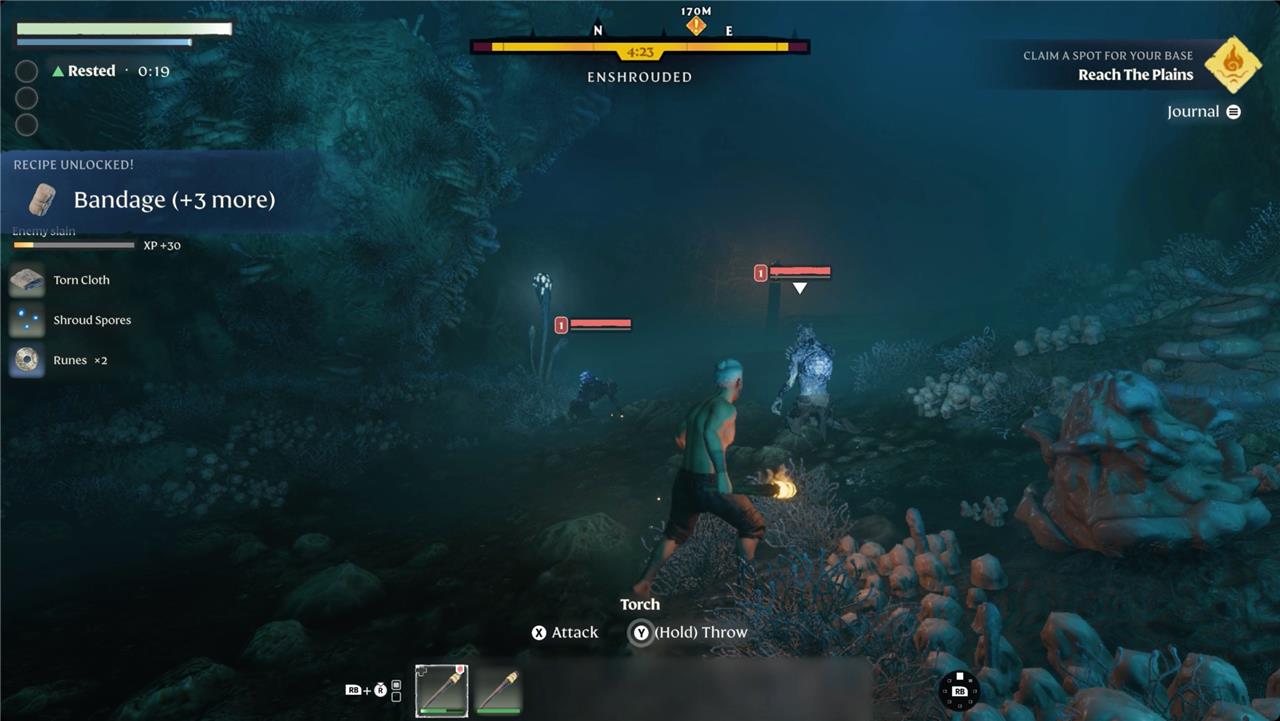Click the yellow flame quest emblem
This screenshot has height=721, width=1280.
(x=1231, y=63)
